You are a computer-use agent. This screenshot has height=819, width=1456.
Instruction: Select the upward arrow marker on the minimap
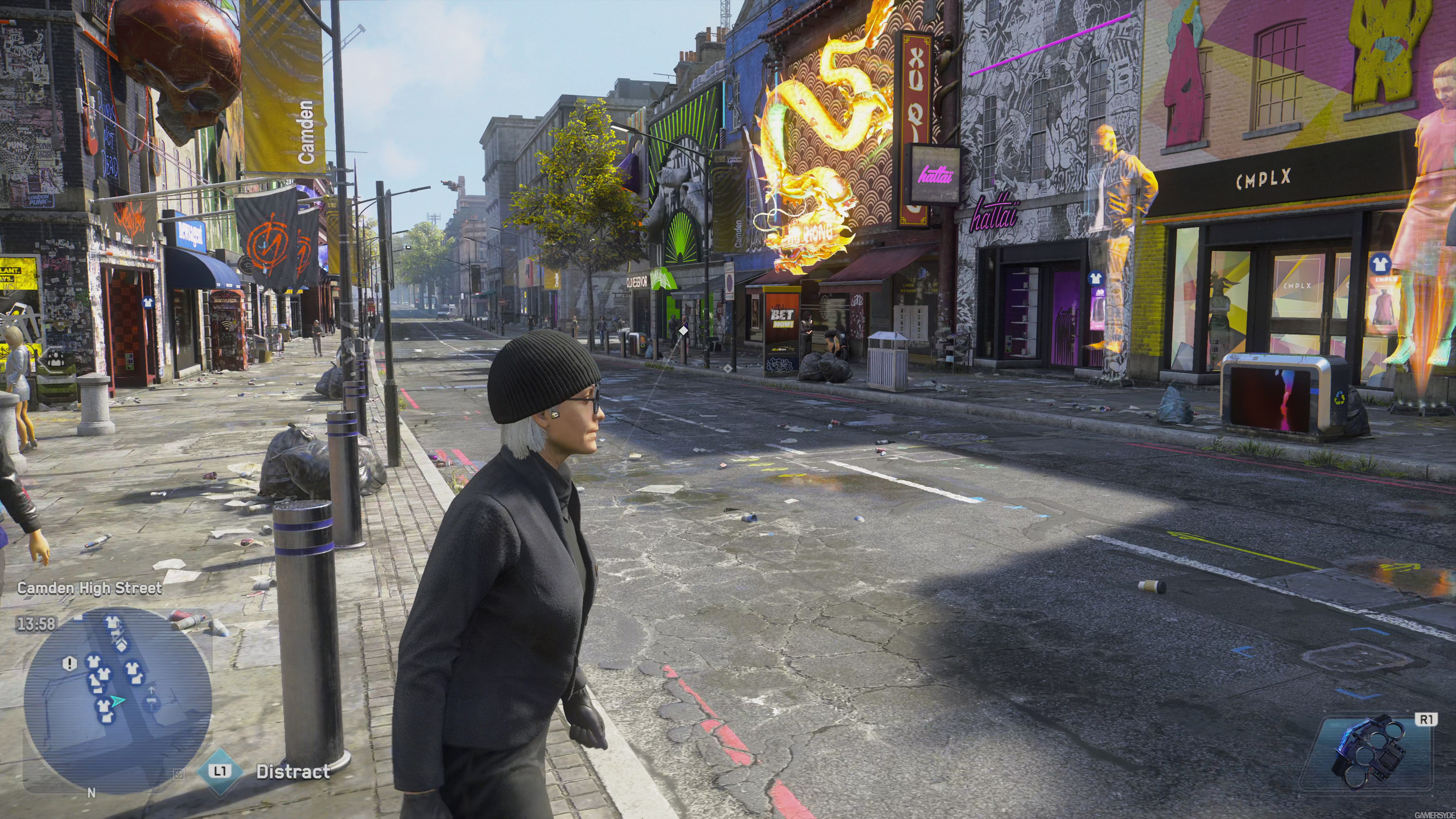tap(151, 690)
